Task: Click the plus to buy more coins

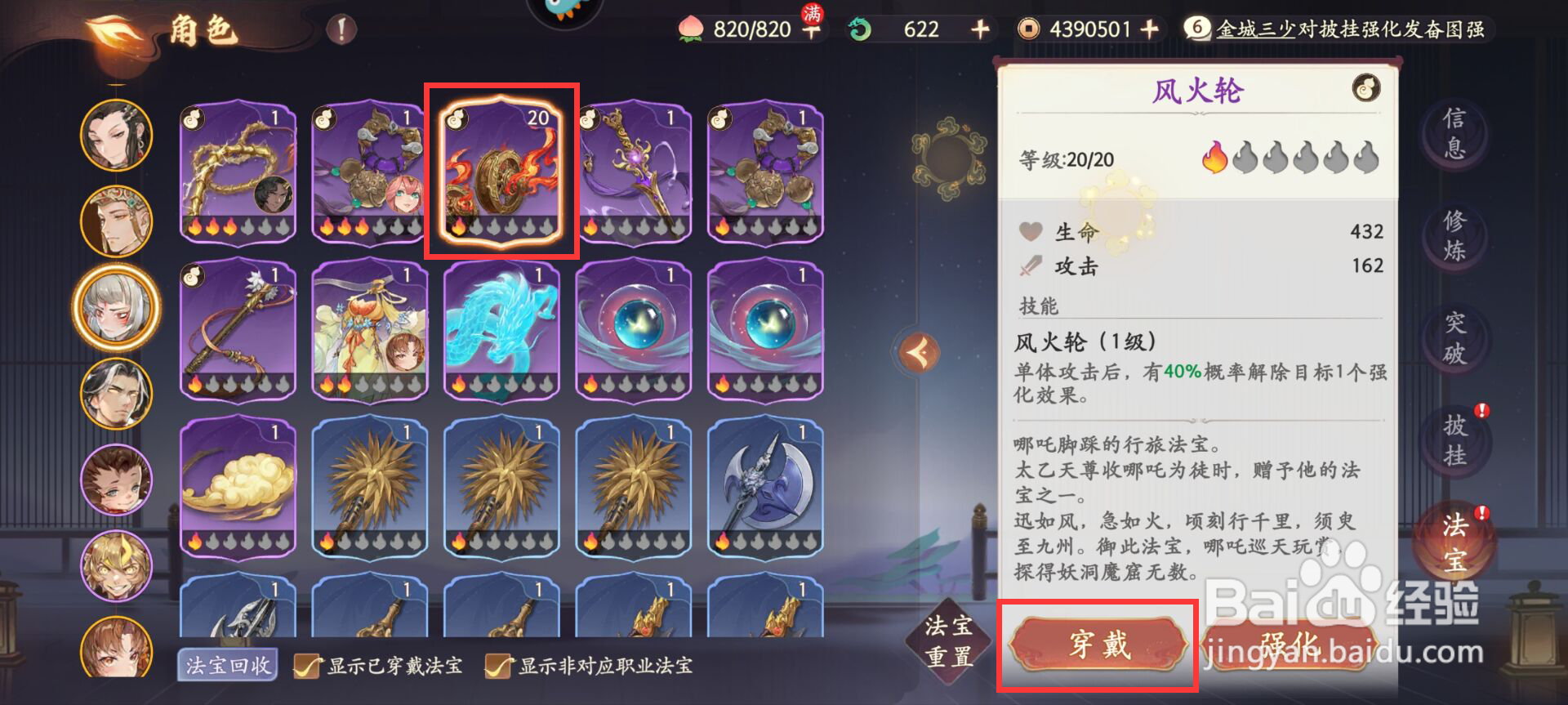Action: tap(1151, 29)
